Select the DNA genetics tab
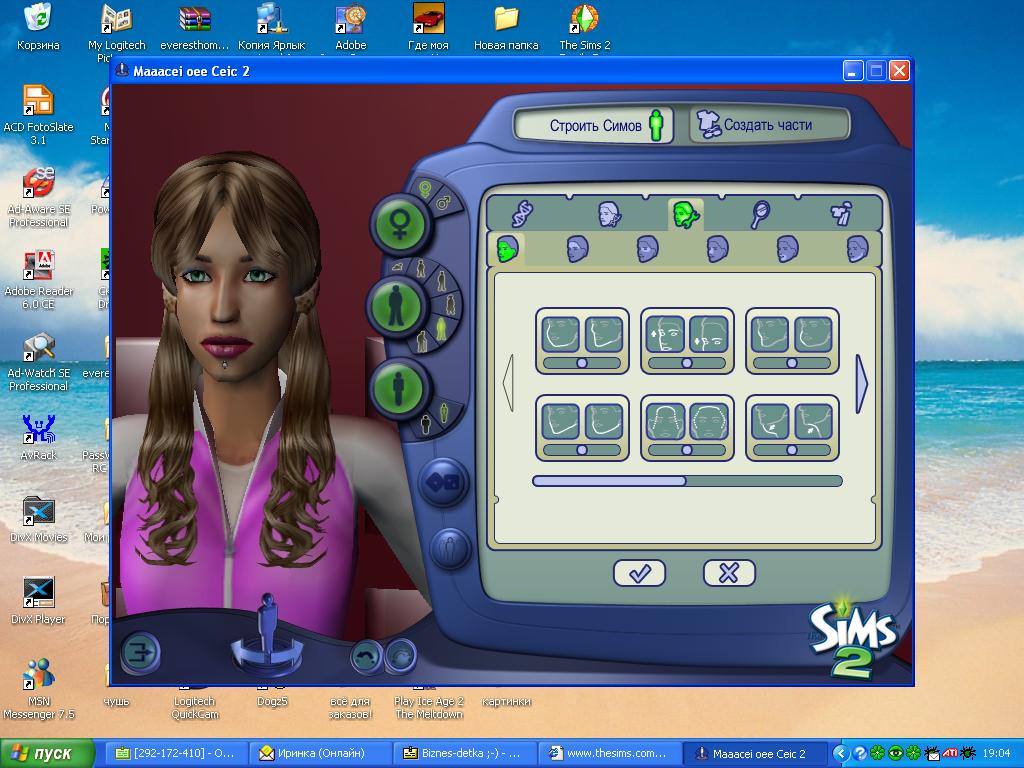Viewport: 1024px width, 768px height. [x=523, y=212]
